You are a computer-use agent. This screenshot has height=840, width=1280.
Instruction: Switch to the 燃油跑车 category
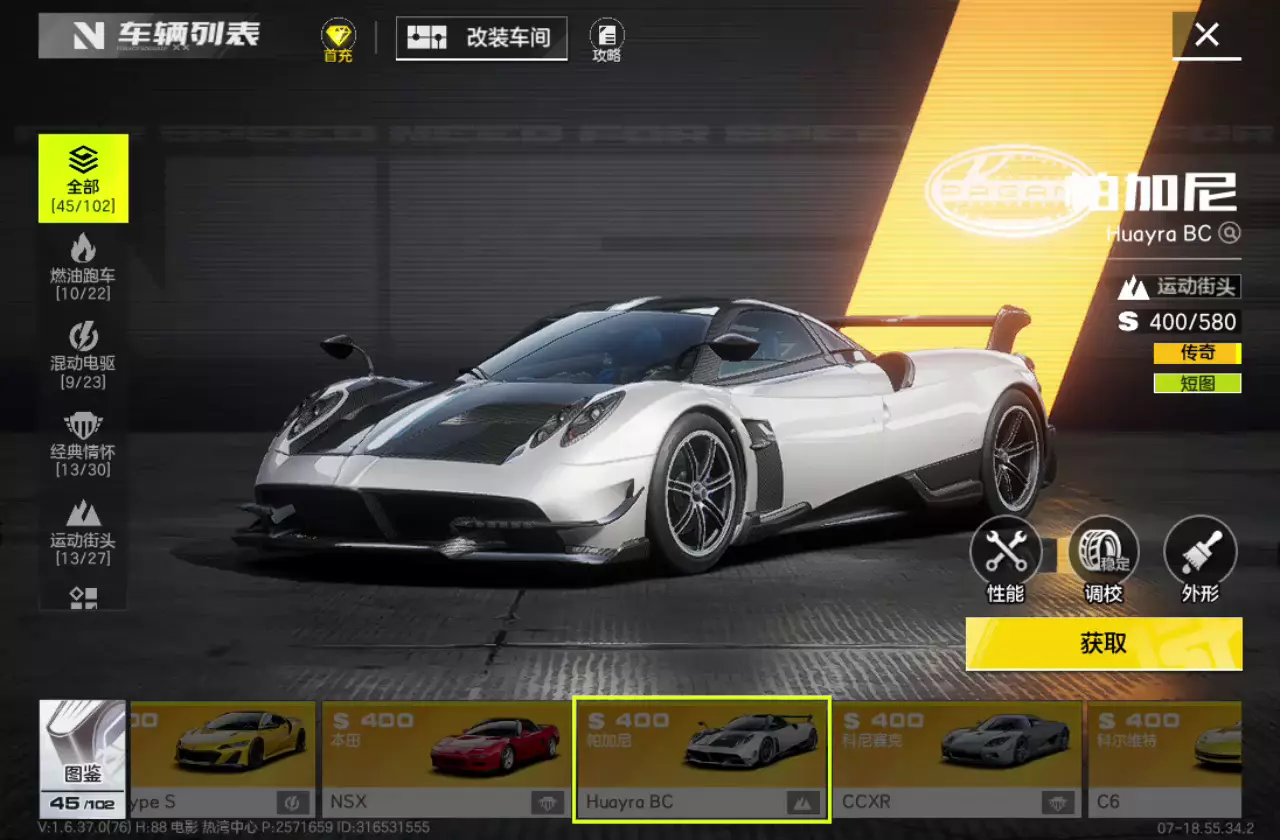click(x=83, y=266)
